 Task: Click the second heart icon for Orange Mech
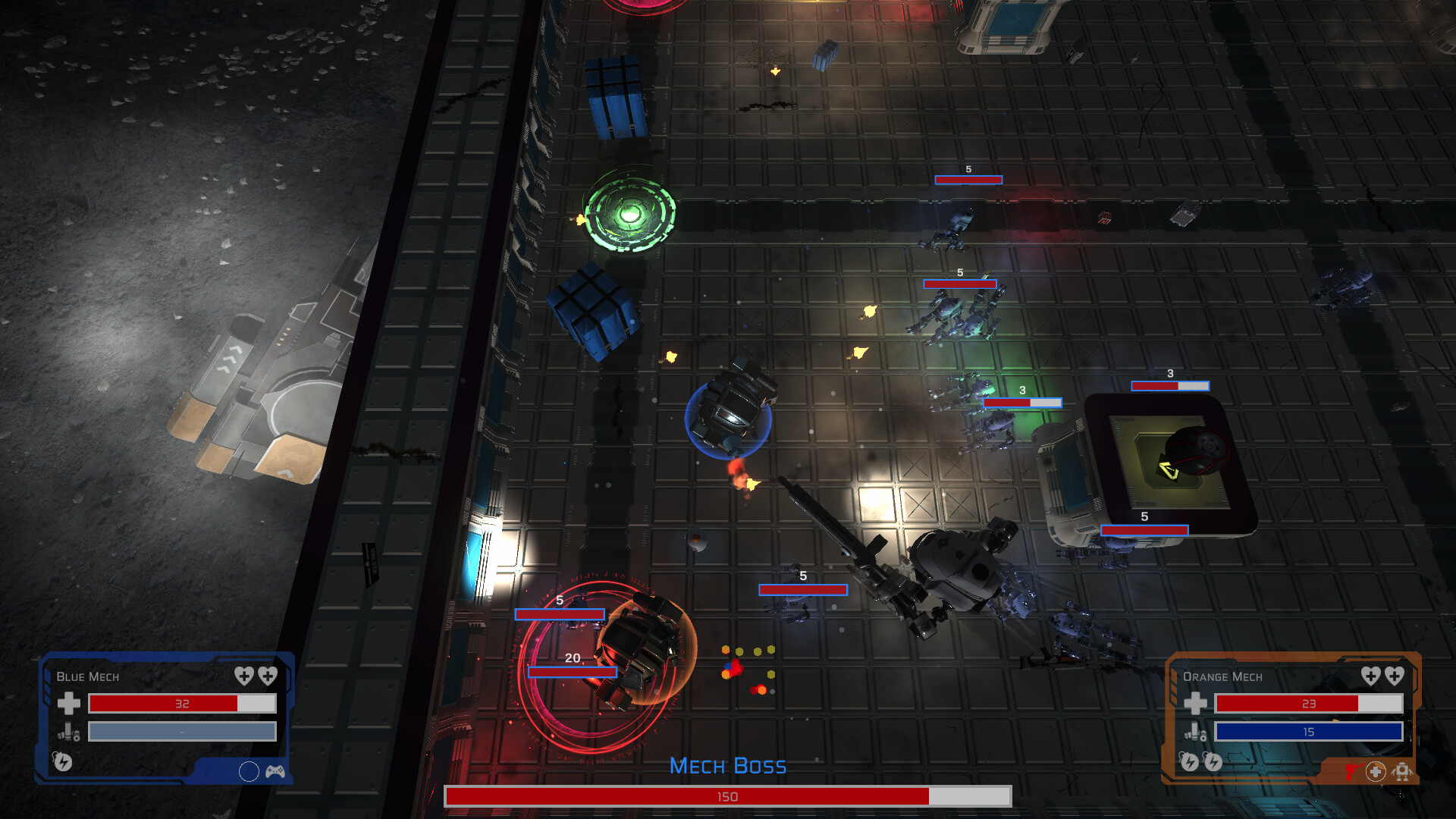click(x=1394, y=676)
